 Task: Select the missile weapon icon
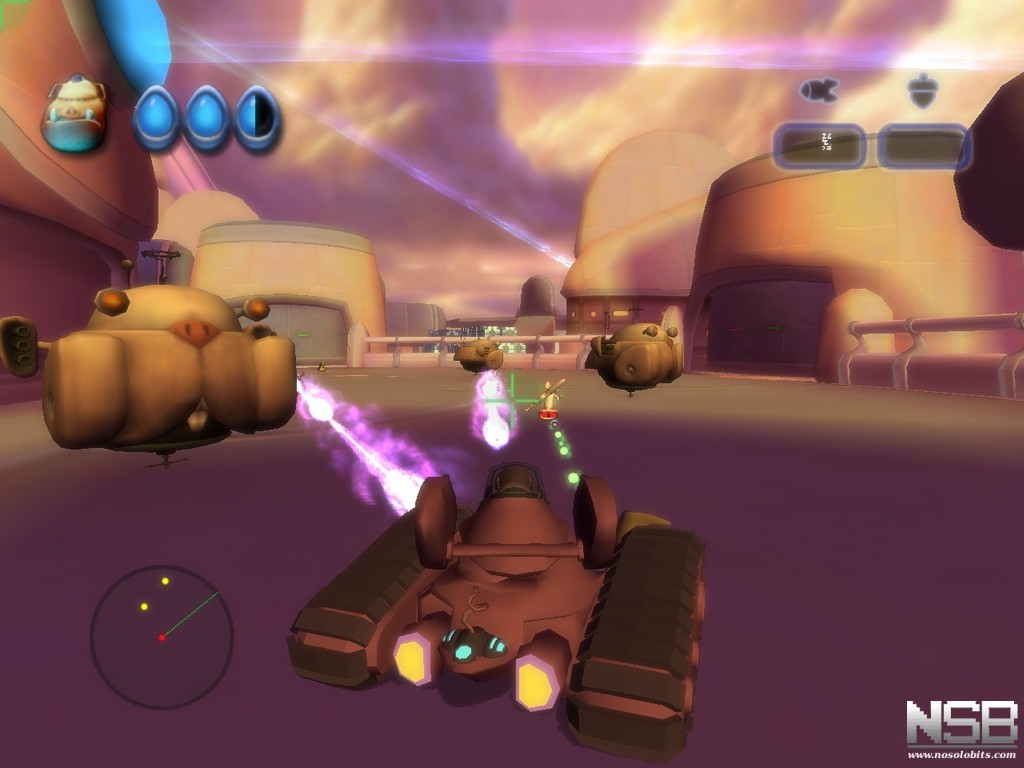point(818,91)
